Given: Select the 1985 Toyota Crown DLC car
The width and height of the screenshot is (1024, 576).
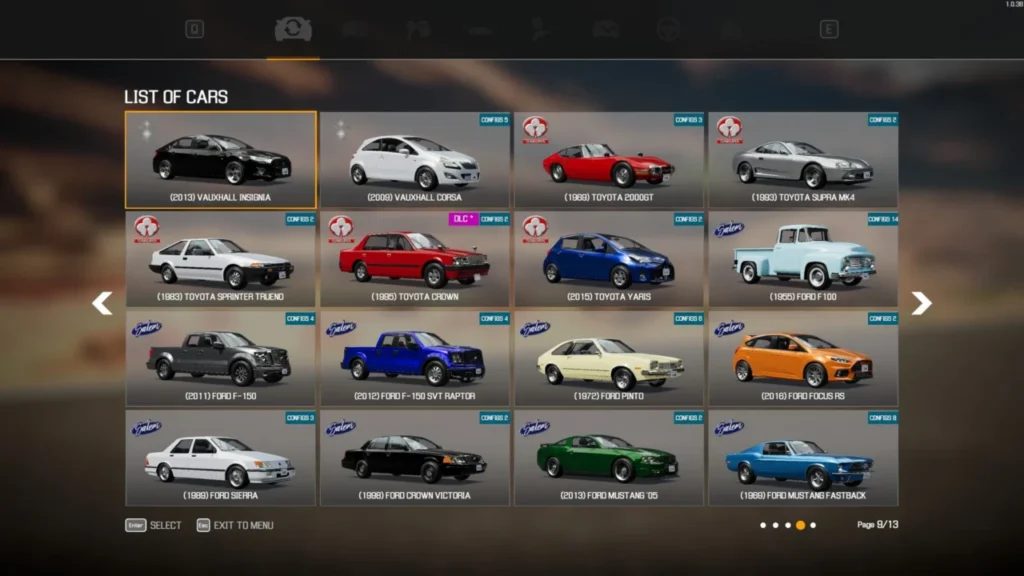Looking at the screenshot, I should click(415, 259).
